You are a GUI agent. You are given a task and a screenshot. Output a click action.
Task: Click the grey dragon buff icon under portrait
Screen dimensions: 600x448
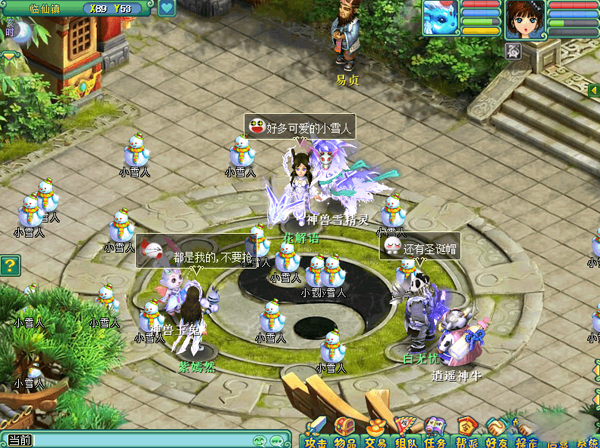coord(512,49)
